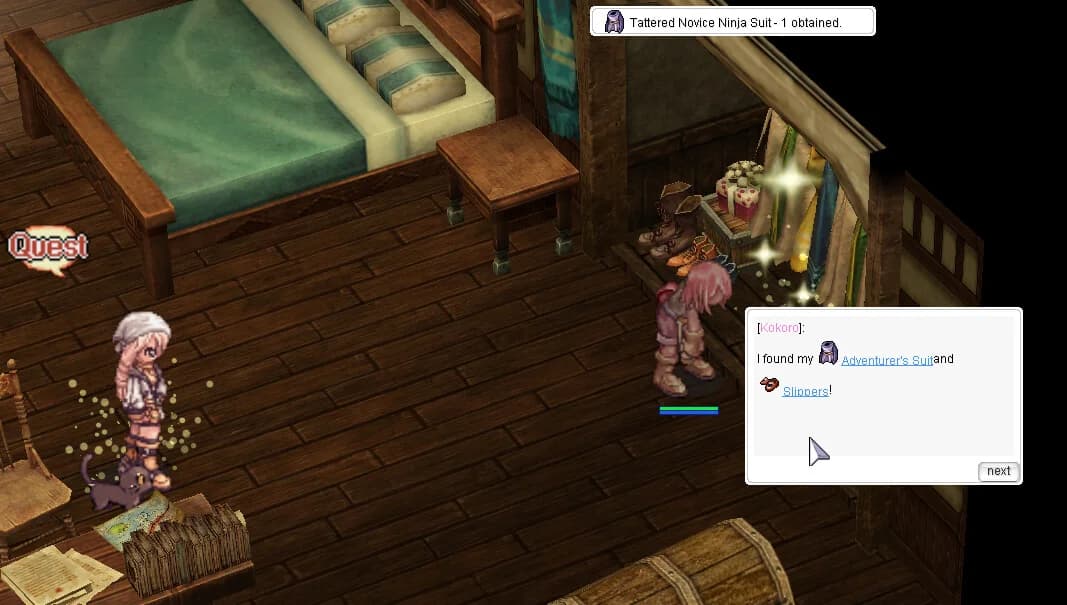
Task: Click the next button in dialogue
Action: pos(998,471)
